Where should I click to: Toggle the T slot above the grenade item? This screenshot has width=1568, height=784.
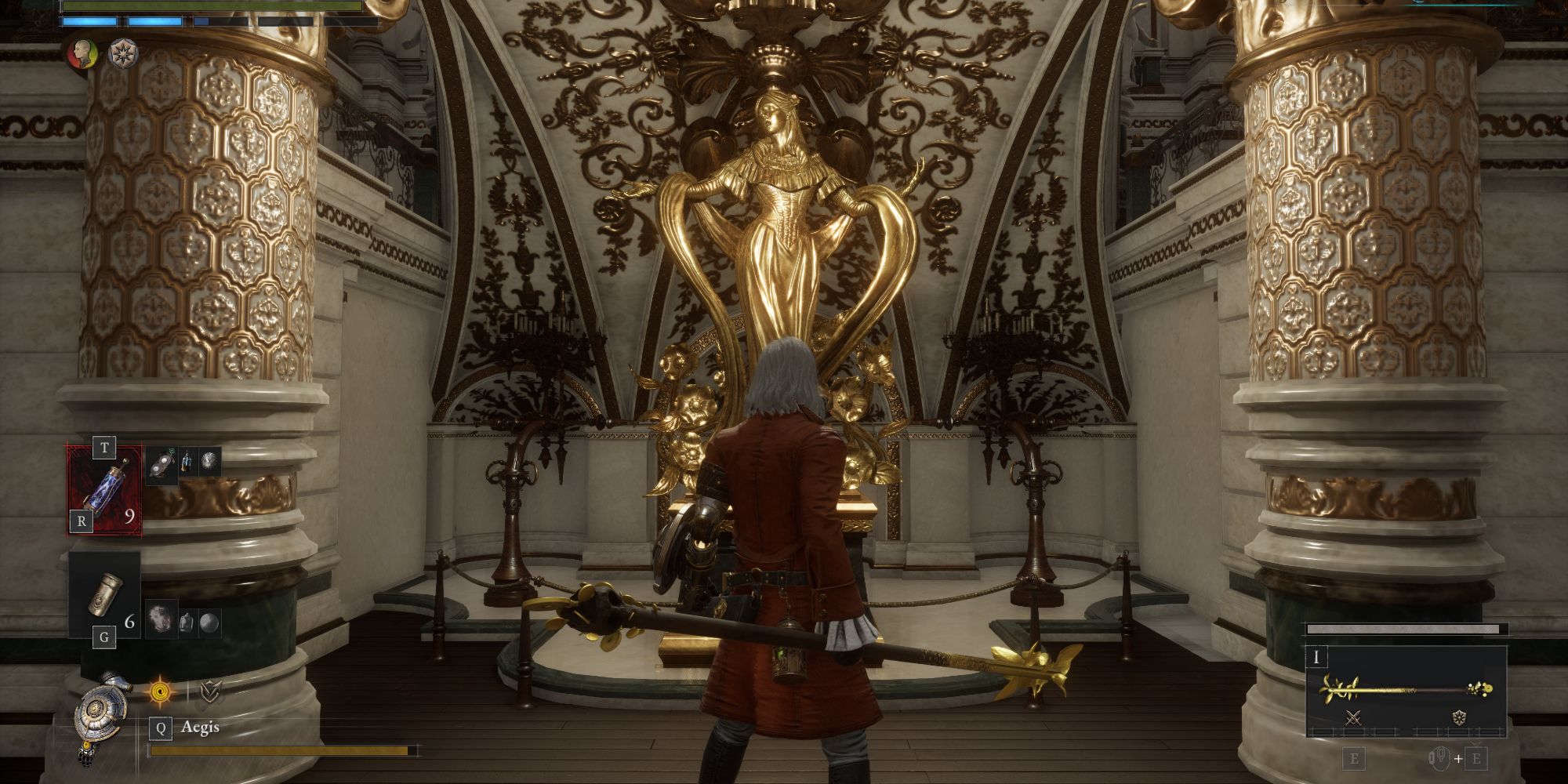pyautogui.click(x=104, y=446)
